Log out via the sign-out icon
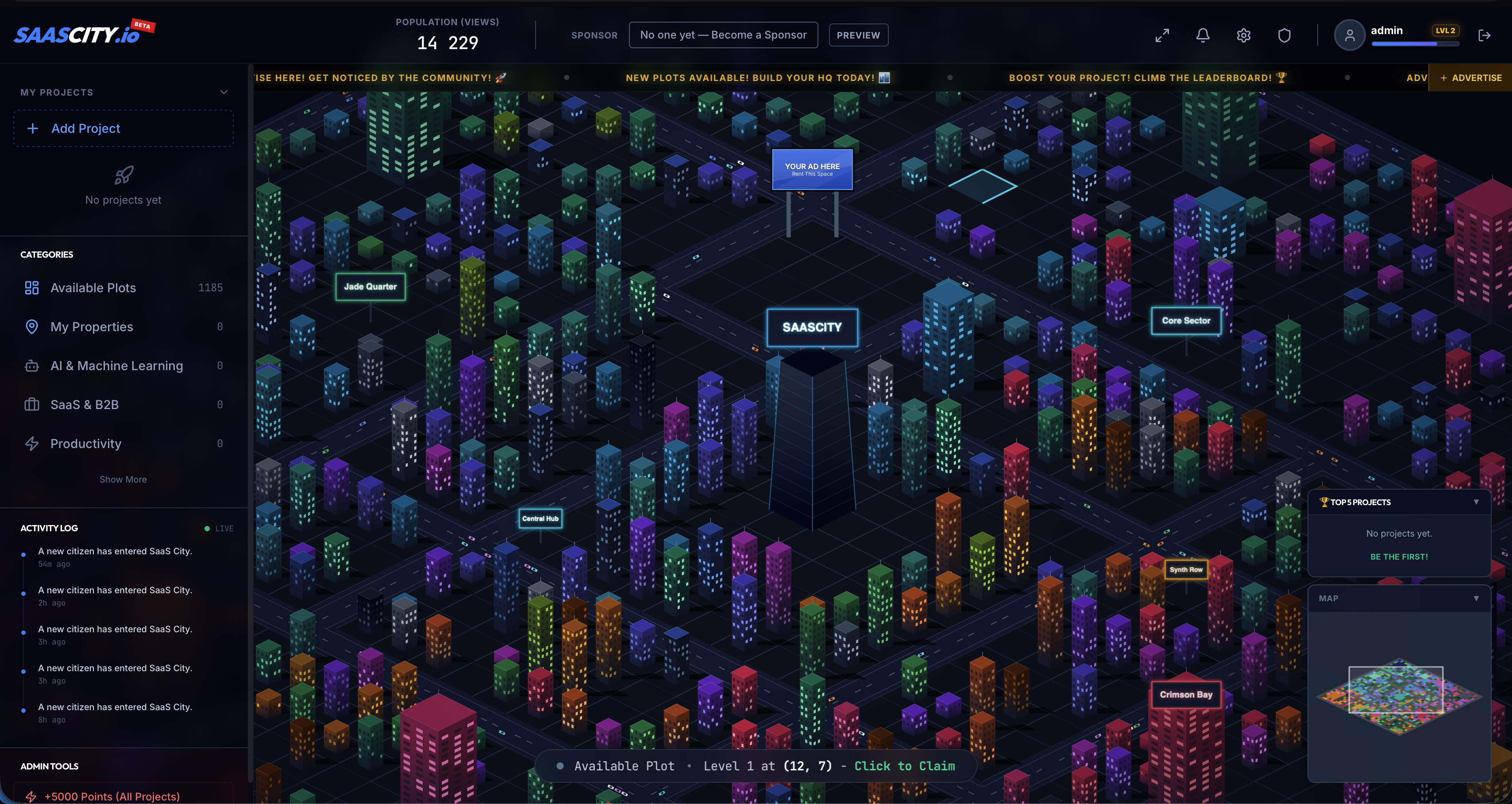The width and height of the screenshot is (1512, 804). click(x=1485, y=35)
